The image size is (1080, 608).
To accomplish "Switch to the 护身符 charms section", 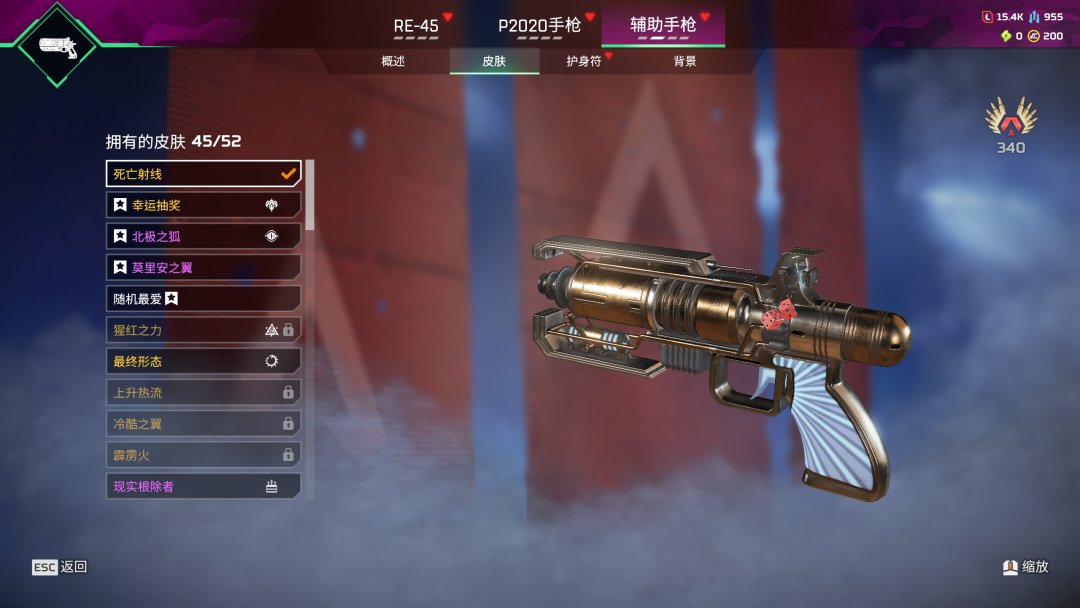I will (584, 61).
